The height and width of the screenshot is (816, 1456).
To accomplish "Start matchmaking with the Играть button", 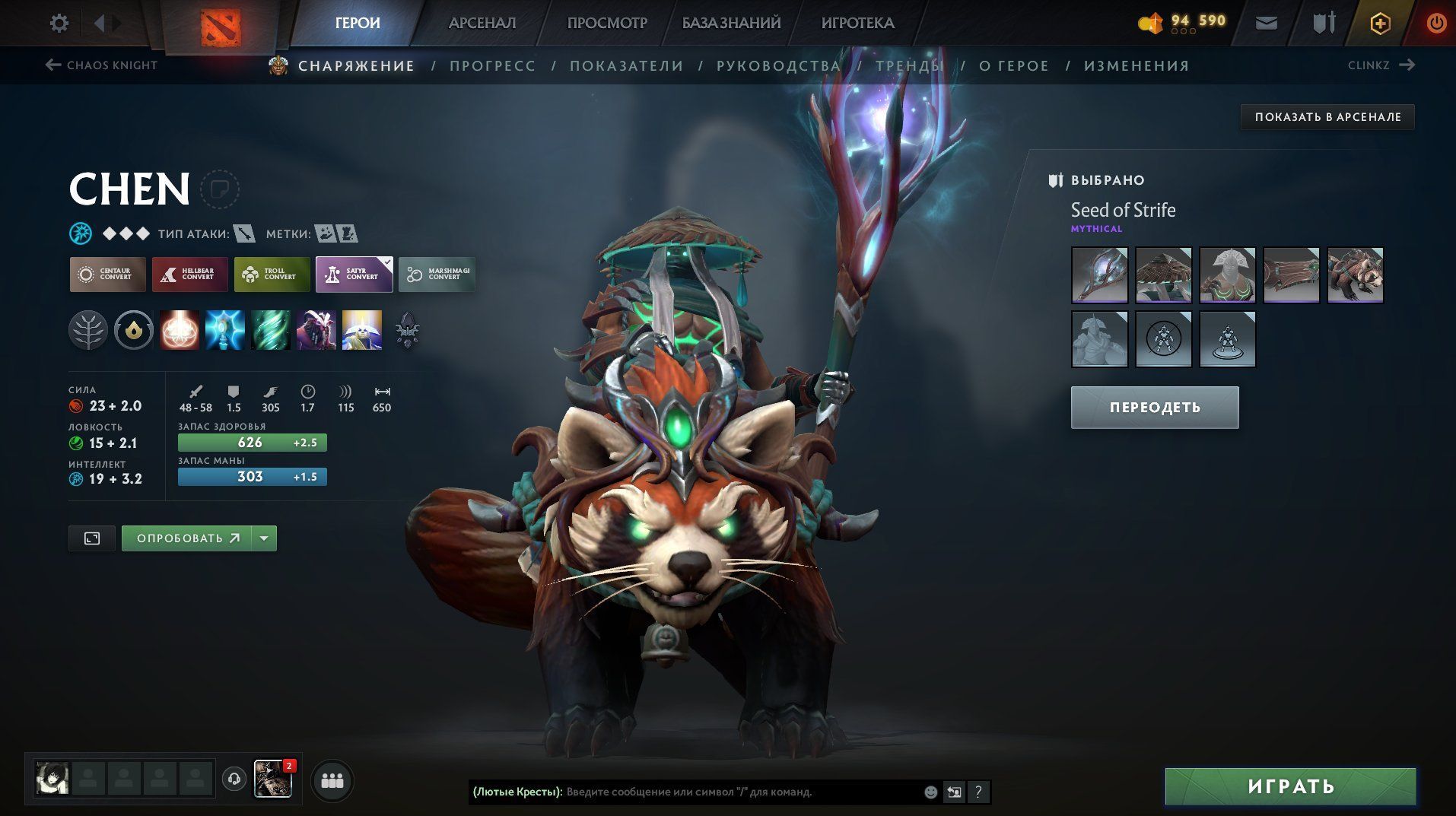I will tap(1290, 786).
